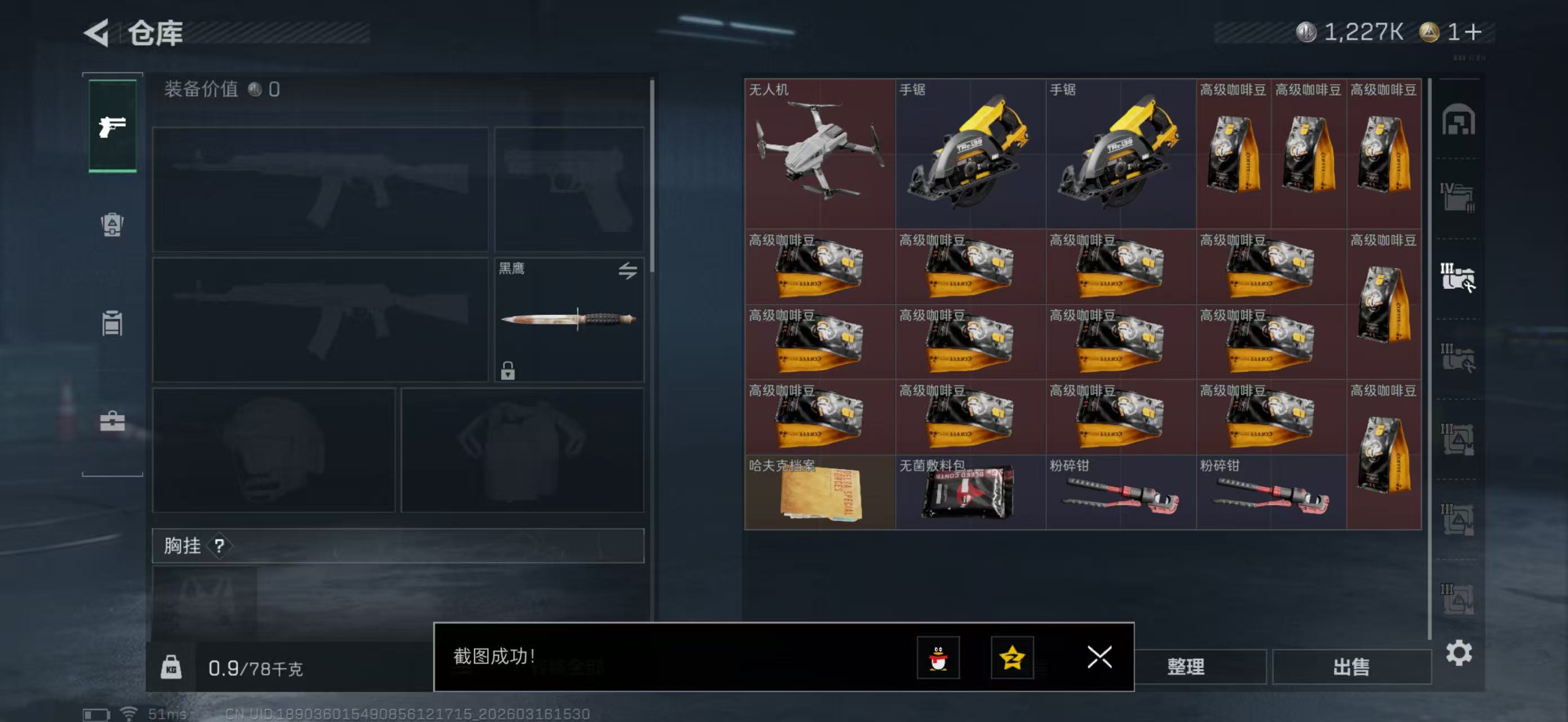Share screenshot via QQ penguin icon

(x=938, y=658)
